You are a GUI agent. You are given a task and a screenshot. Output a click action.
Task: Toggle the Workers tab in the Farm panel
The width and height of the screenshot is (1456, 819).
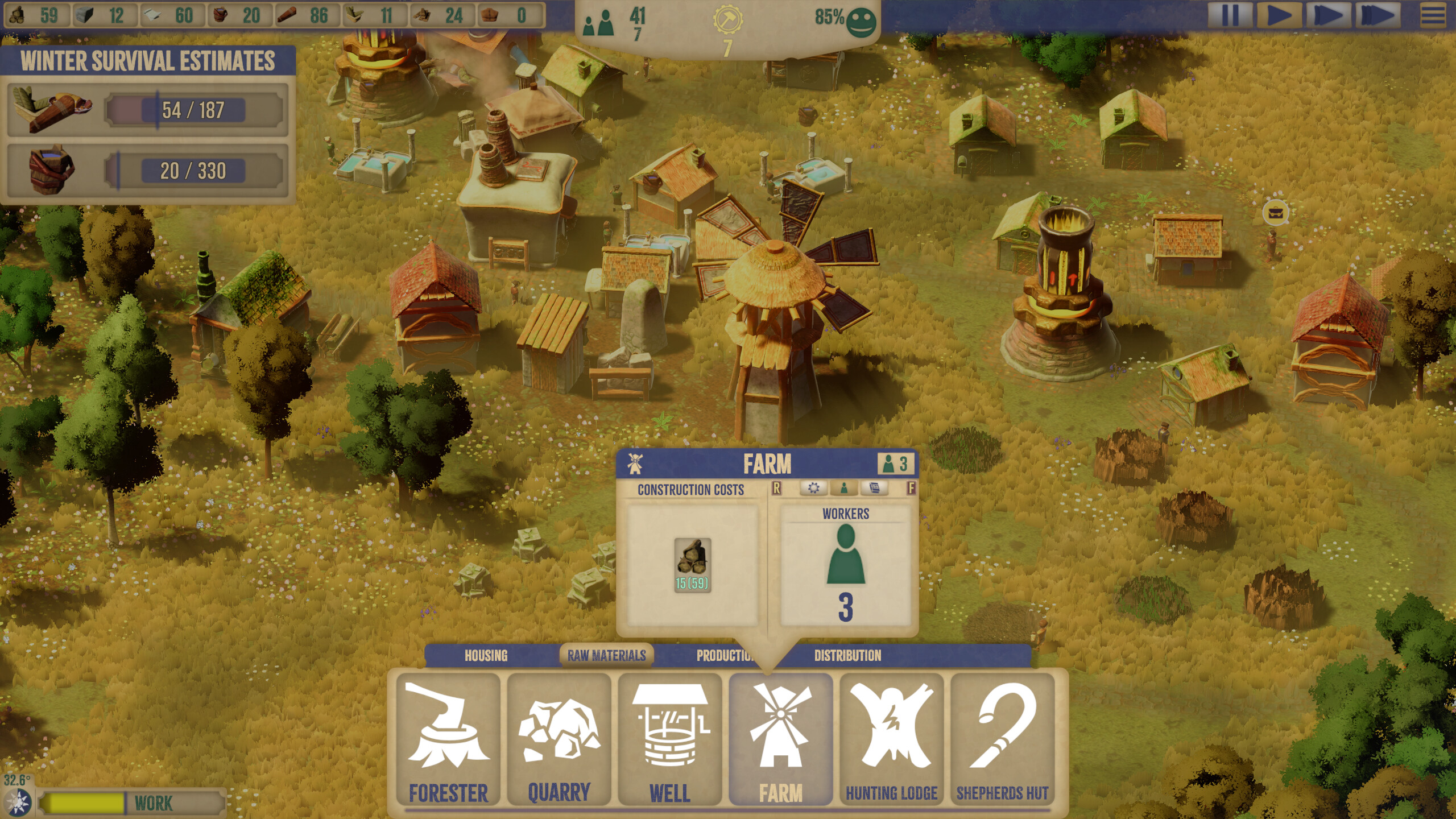click(844, 488)
